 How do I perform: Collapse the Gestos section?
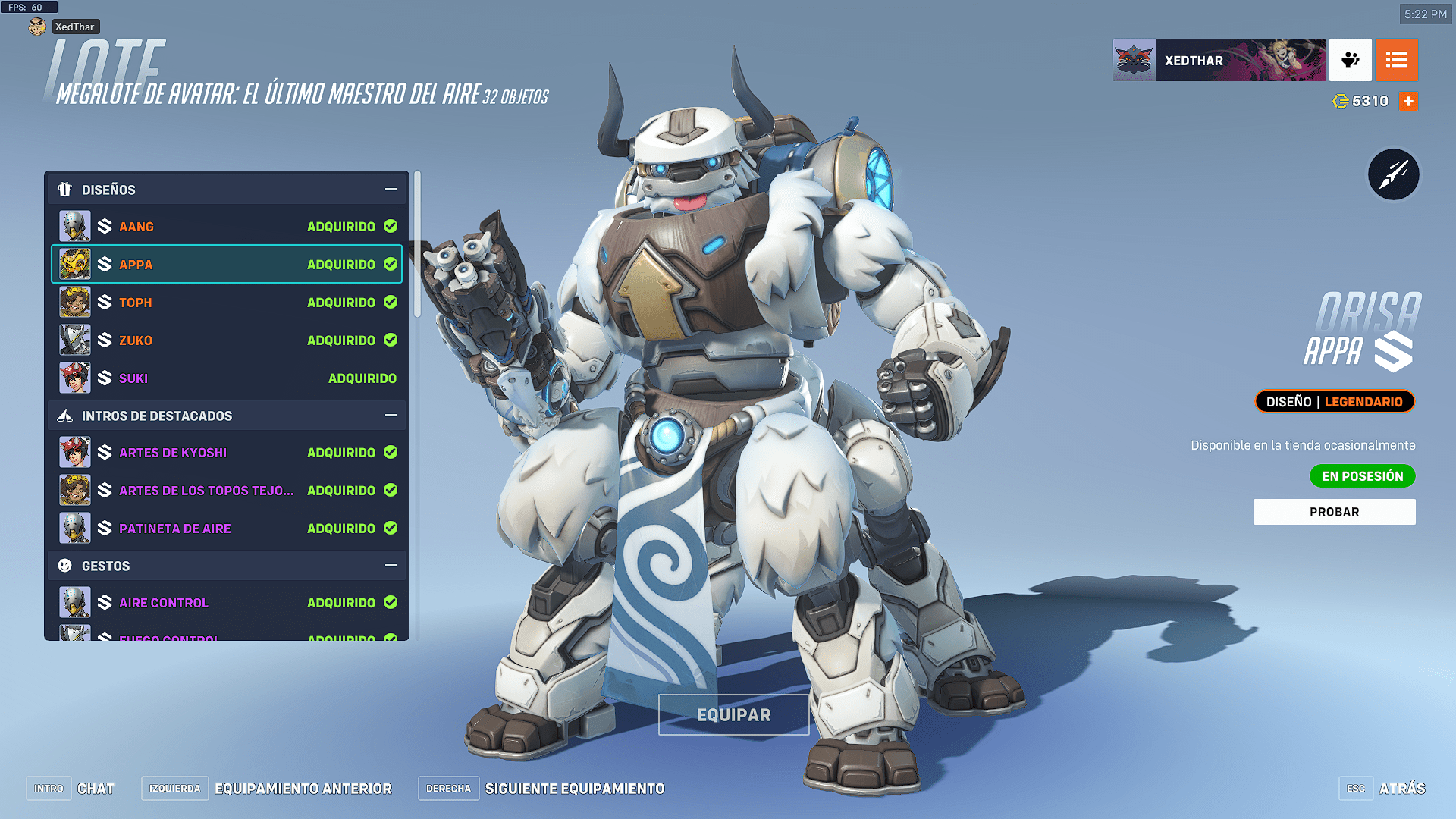[x=391, y=566]
